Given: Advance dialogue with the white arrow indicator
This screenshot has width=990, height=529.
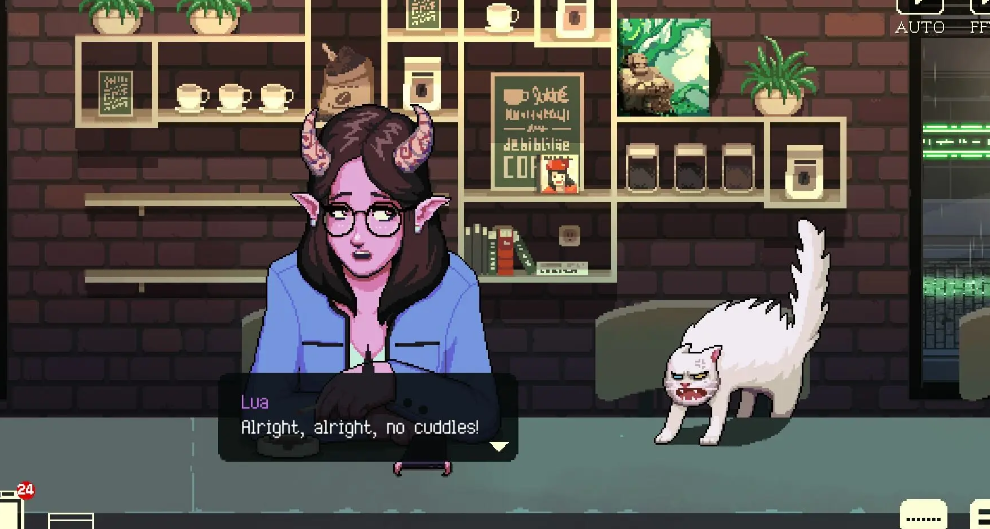Looking at the screenshot, I should point(498,446).
